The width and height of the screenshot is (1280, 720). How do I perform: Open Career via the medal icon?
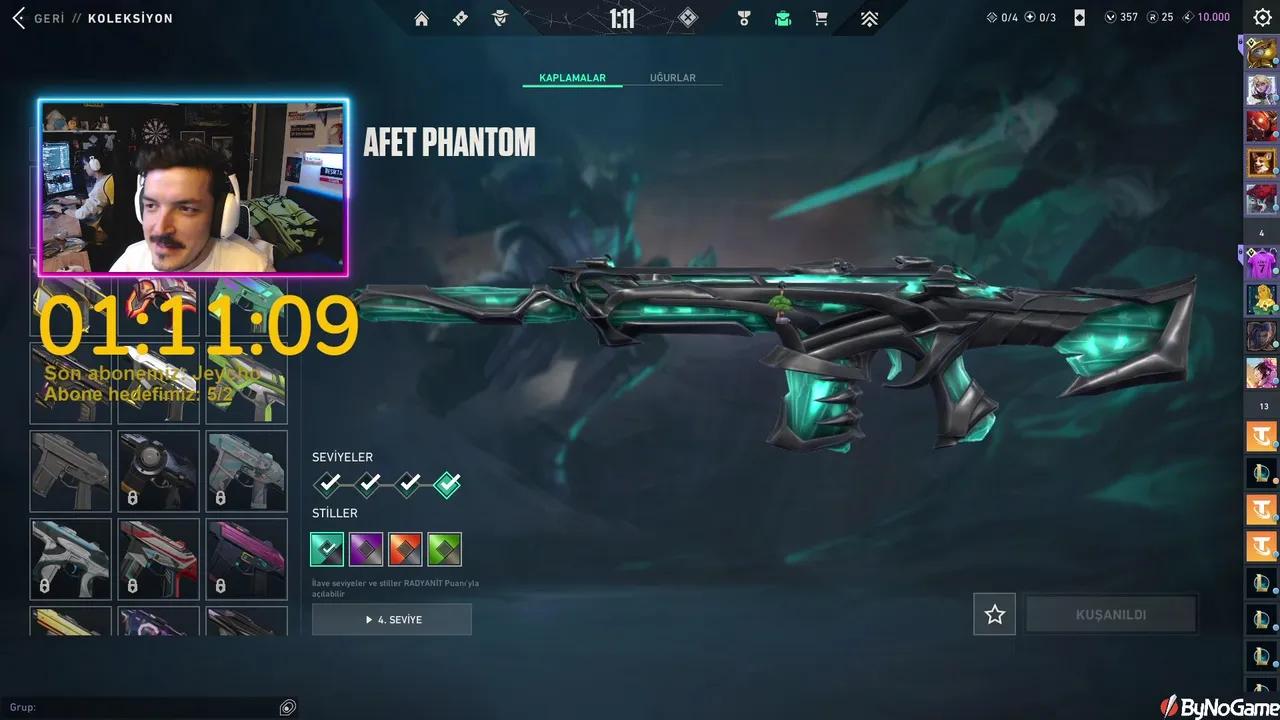[744, 18]
